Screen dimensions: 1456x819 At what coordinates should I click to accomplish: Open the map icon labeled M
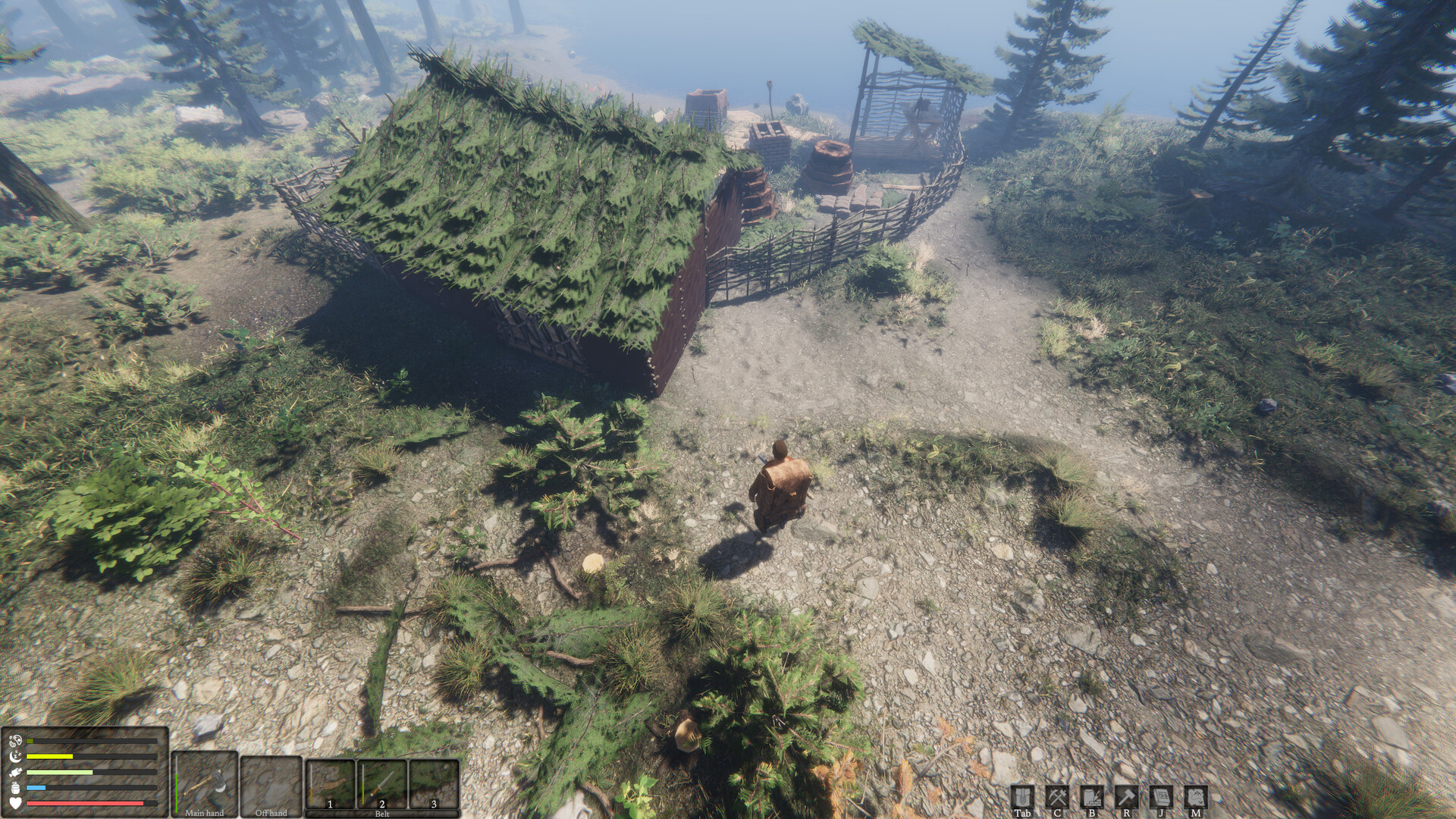pyautogui.click(x=1197, y=796)
